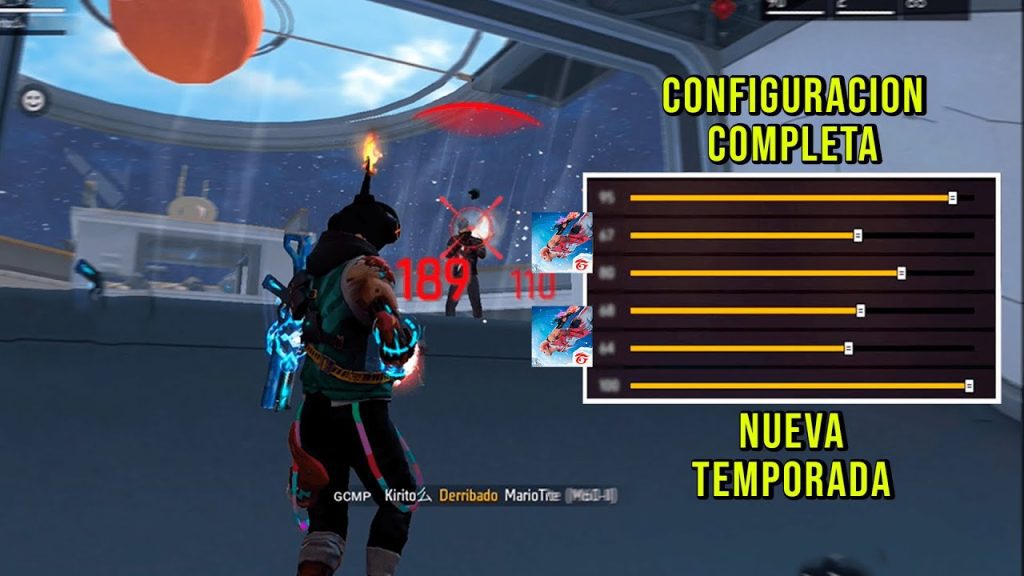Click the handle of the slider set to 68
1024x576 pixels.
(860, 310)
